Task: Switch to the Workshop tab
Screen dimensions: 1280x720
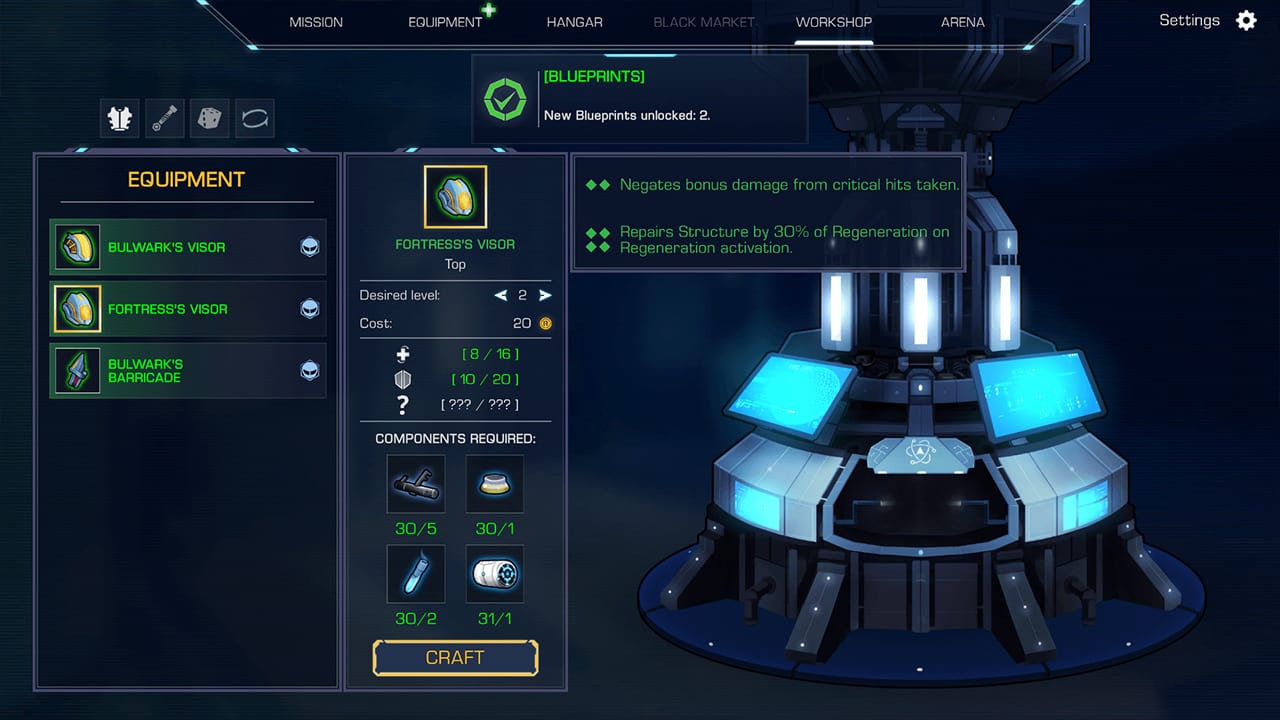Action: [833, 21]
